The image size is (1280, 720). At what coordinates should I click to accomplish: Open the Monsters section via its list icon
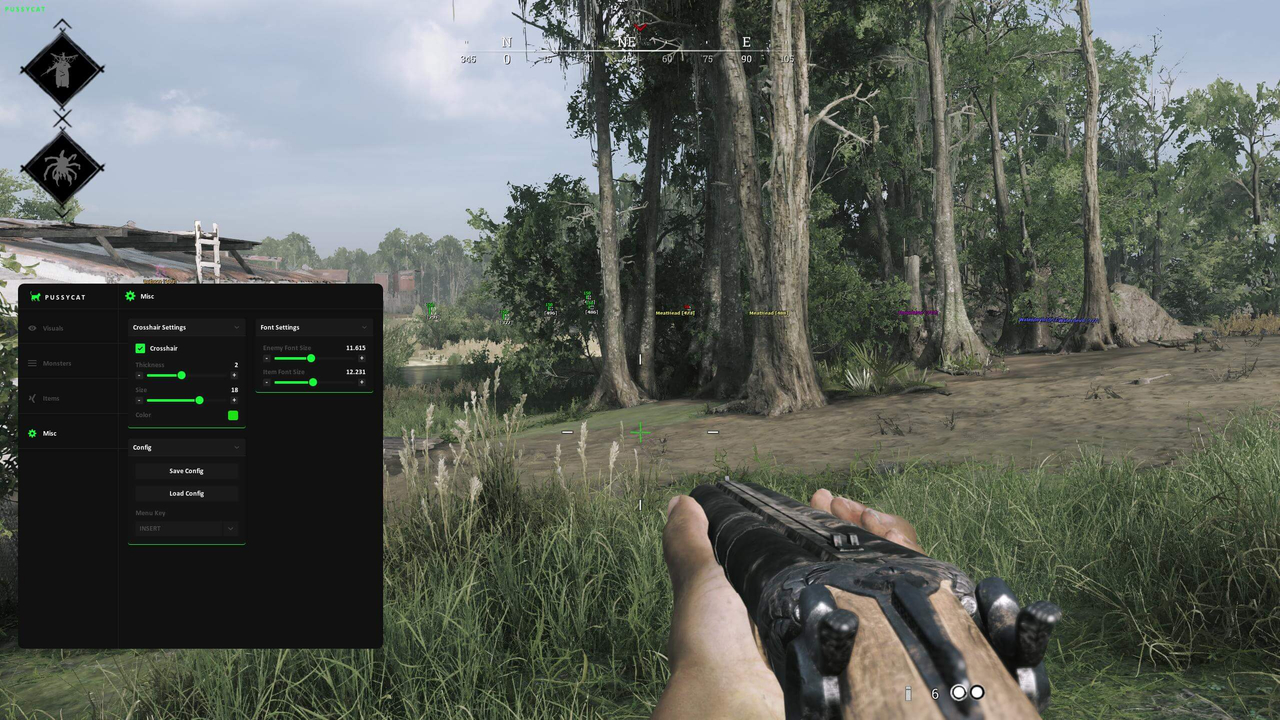(32, 363)
